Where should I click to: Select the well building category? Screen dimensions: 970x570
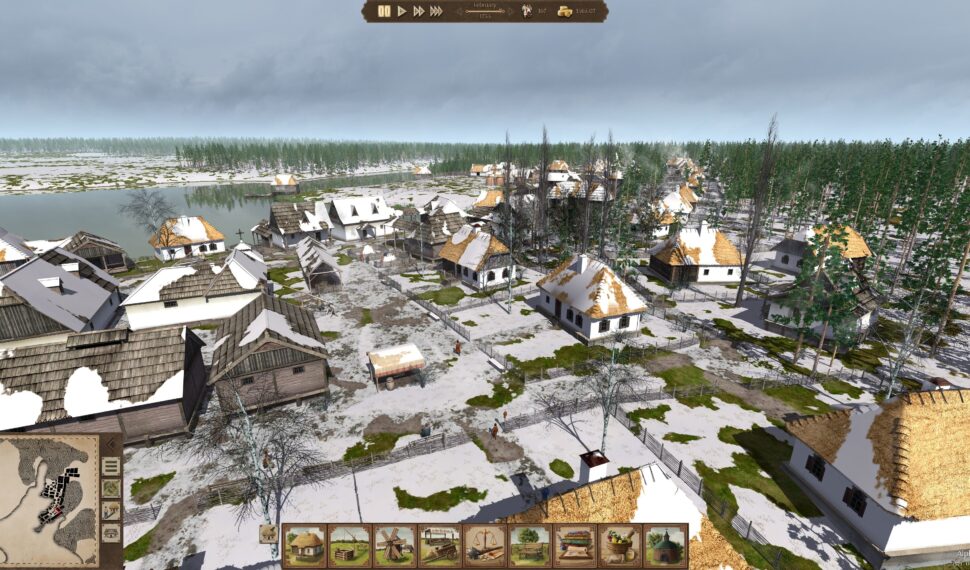pos(350,546)
